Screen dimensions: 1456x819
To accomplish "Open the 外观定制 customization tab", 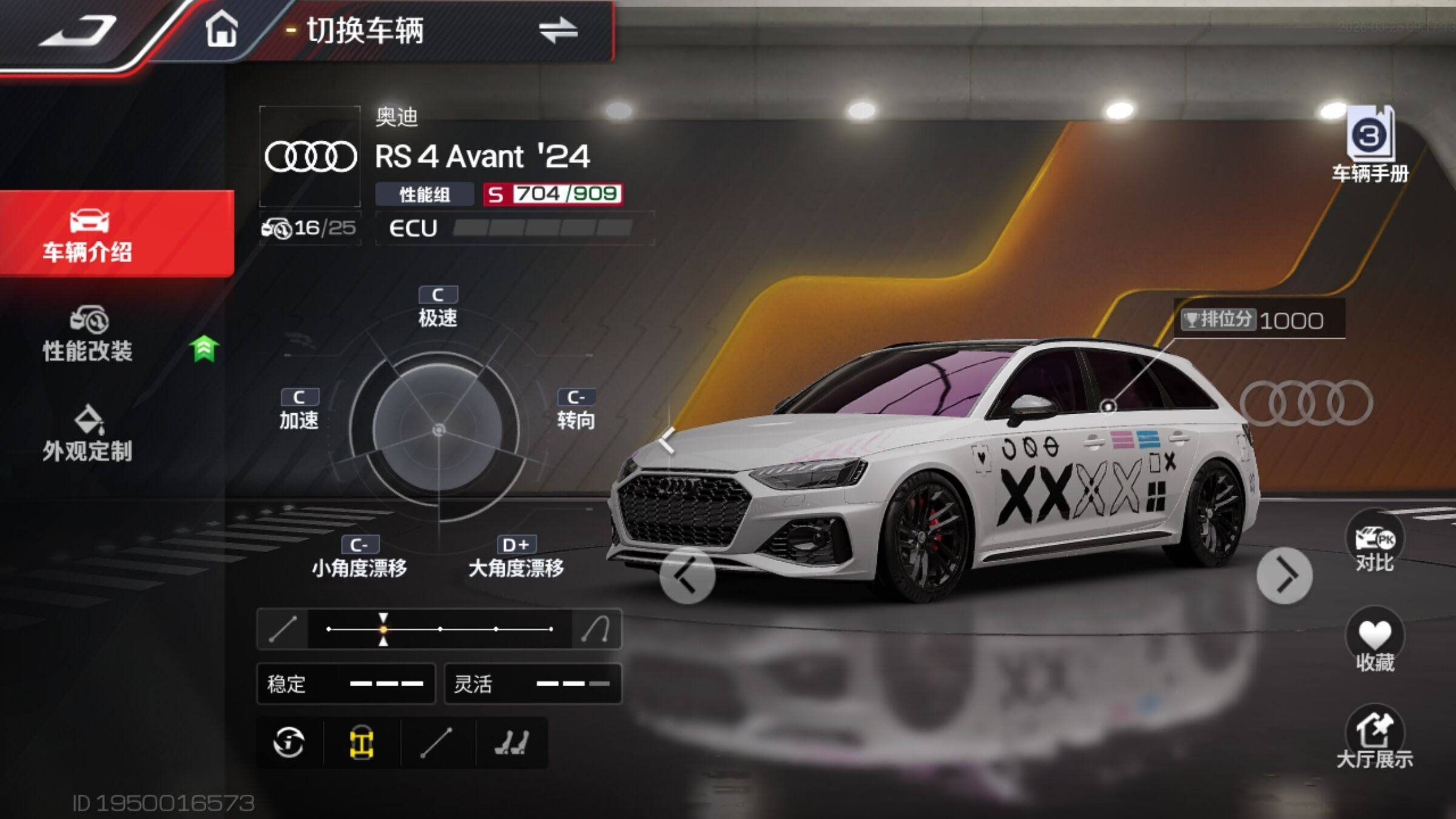I will tap(88, 434).
